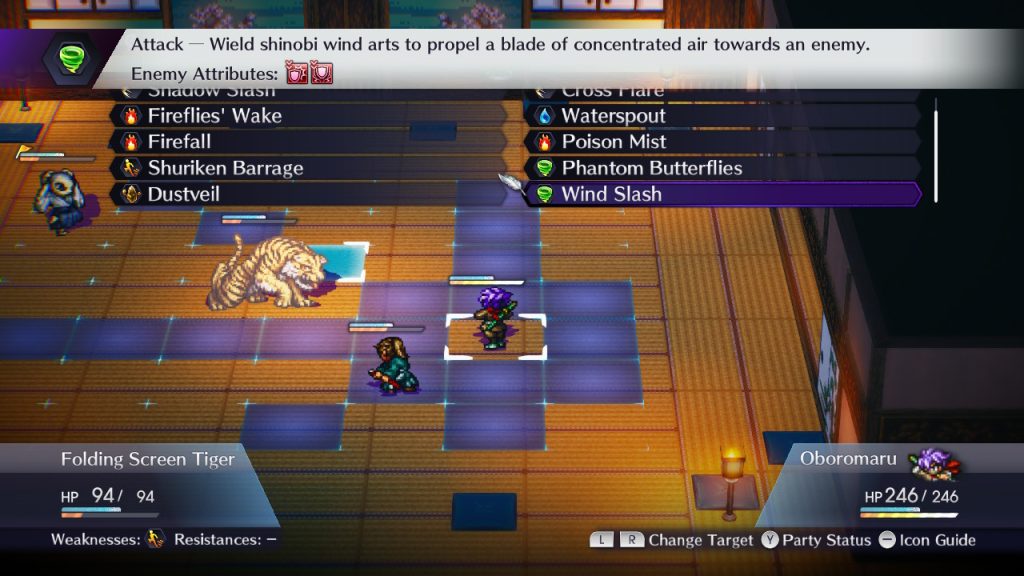Click the Change Target option
Viewport: 1024px width, 576px height.
[x=700, y=540]
